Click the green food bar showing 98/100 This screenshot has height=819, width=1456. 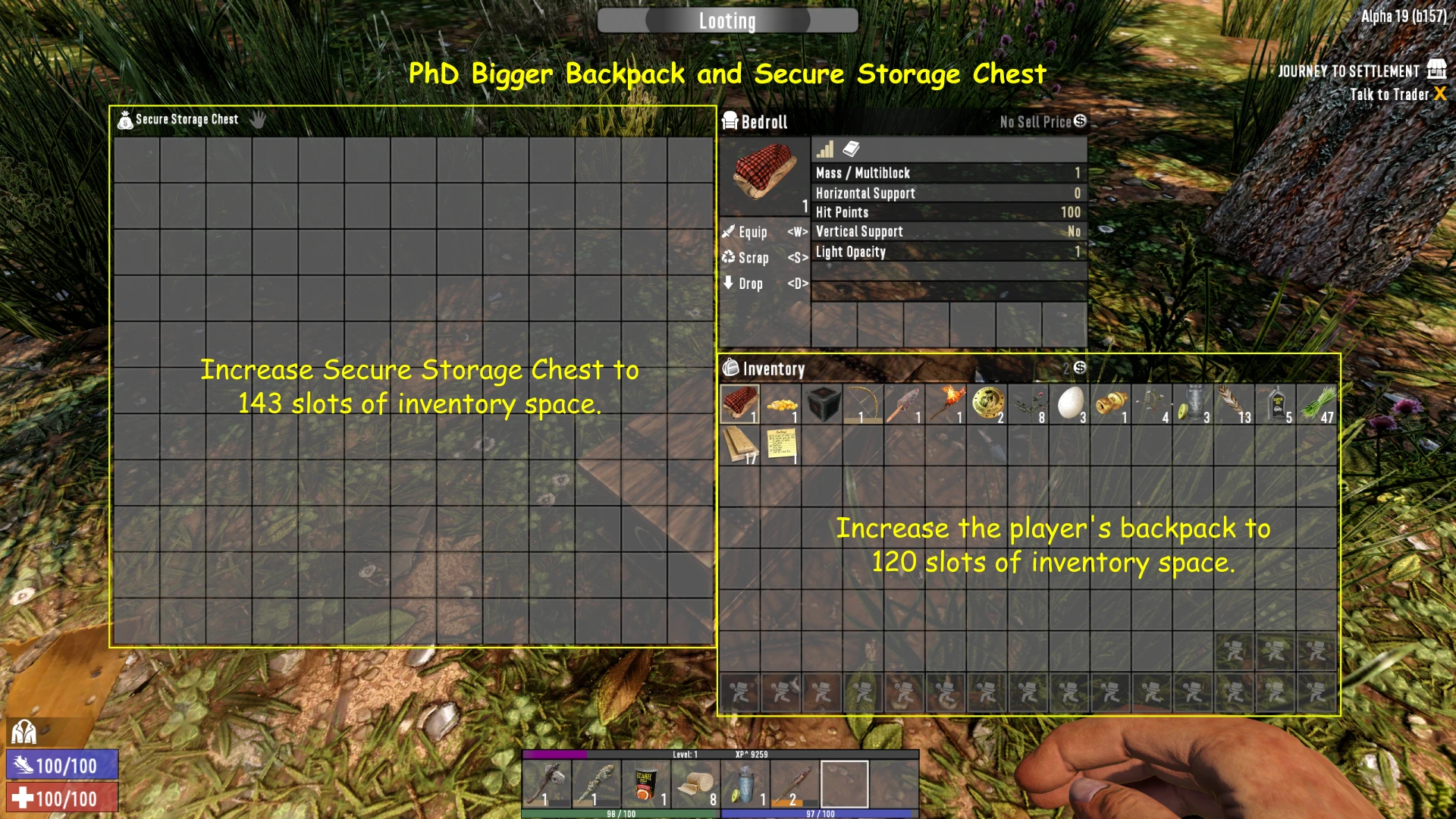(622, 813)
